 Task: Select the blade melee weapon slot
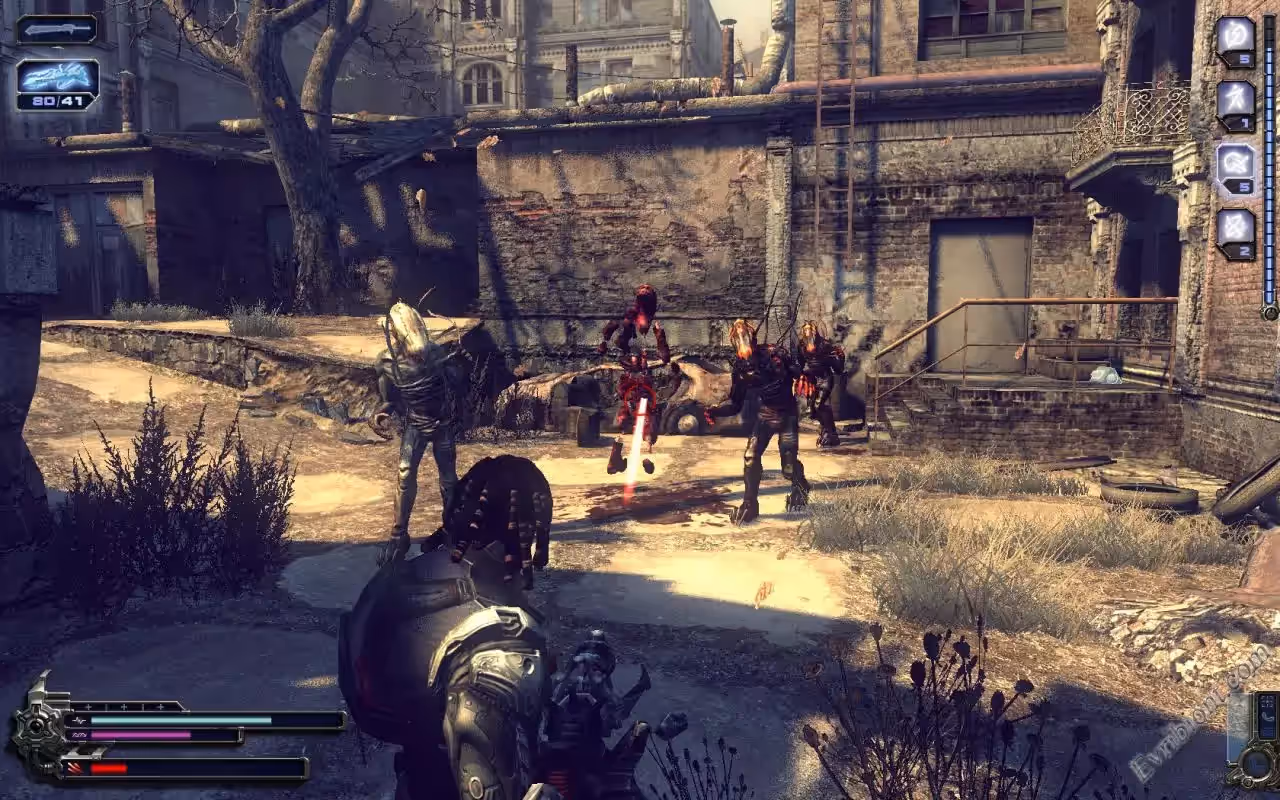pyautogui.click(x=57, y=29)
